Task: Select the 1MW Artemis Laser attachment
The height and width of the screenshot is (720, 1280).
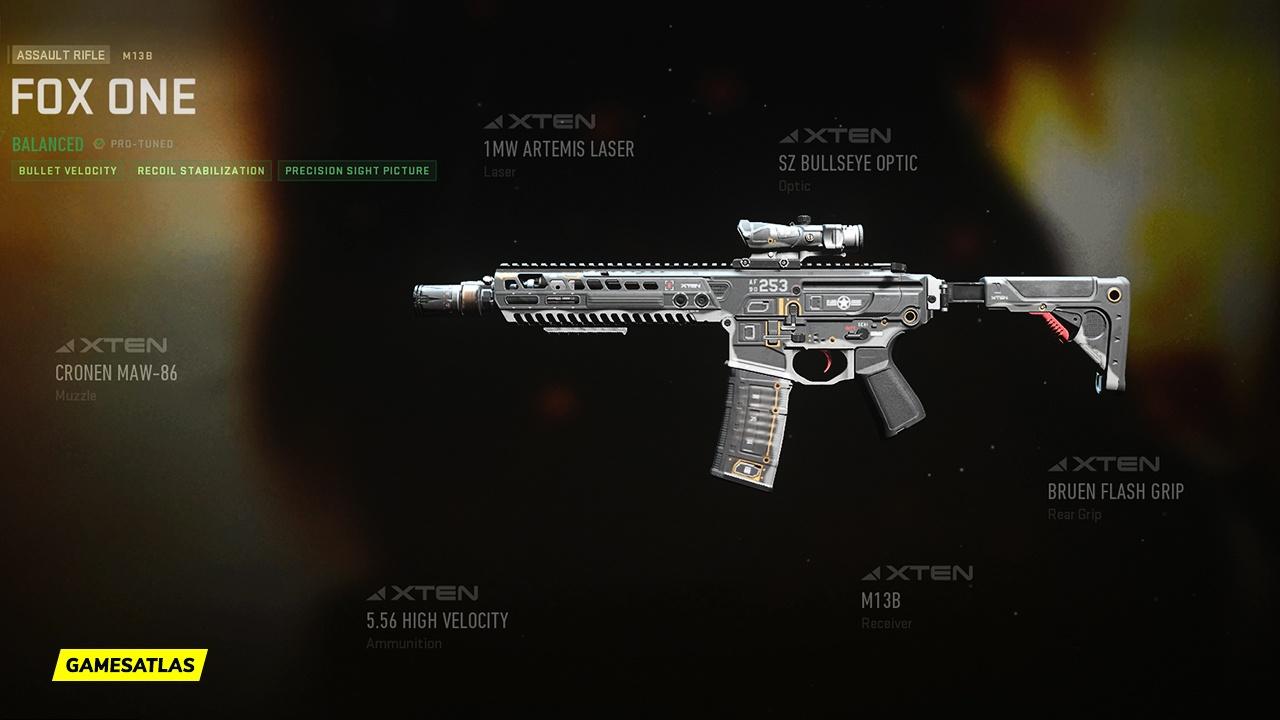Action: click(x=558, y=149)
